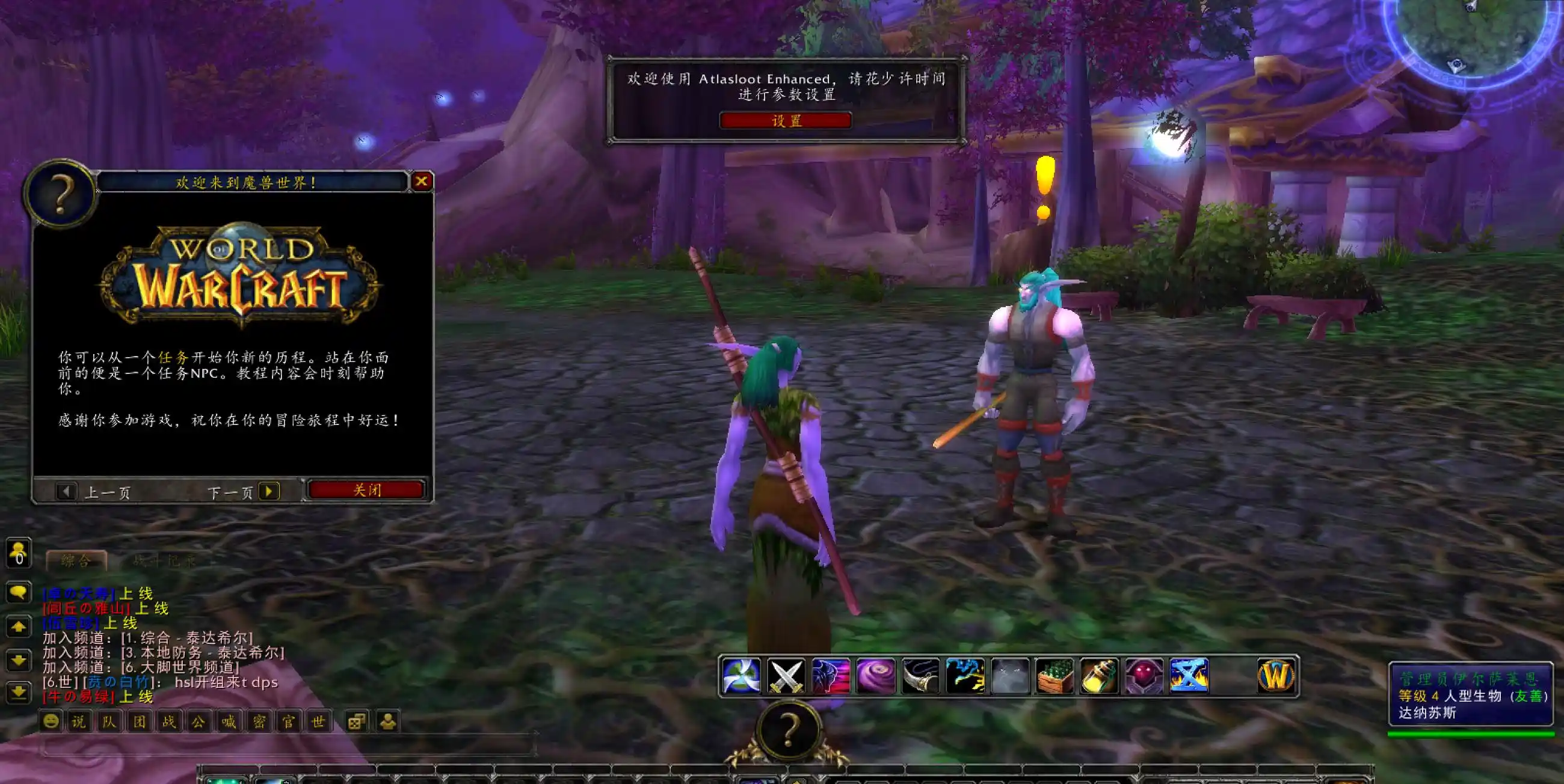Click the gold W WoW logo button

(x=1276, y=676)
